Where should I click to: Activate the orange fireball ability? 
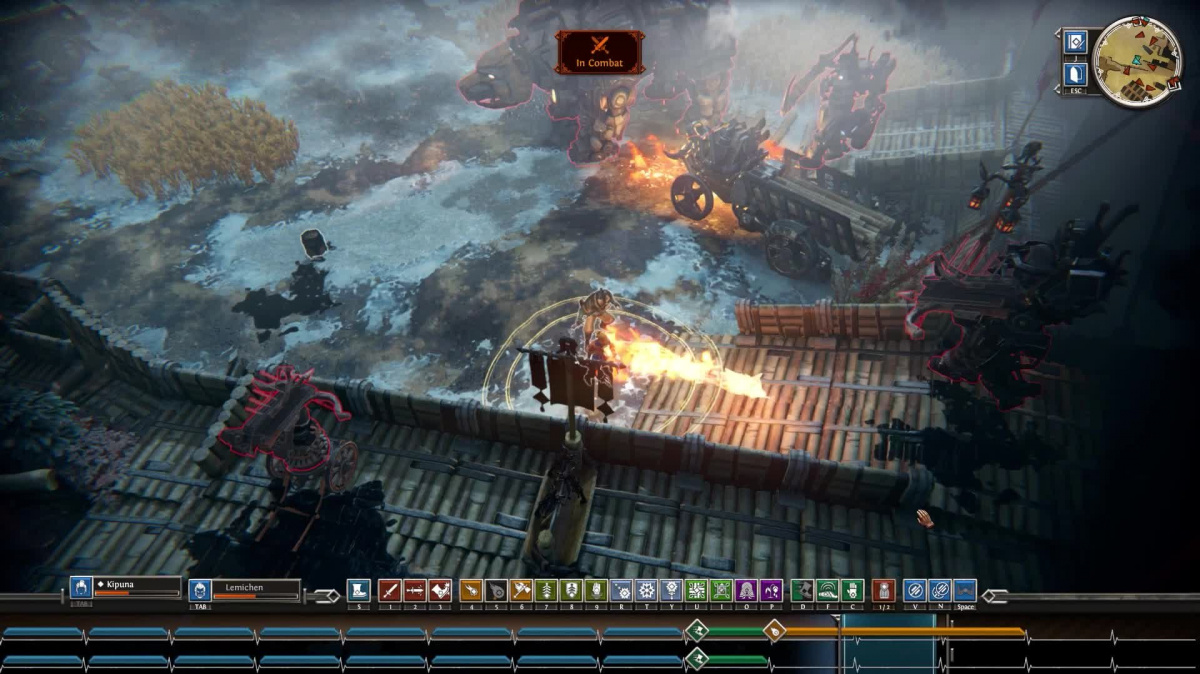[x=471, y=590]
